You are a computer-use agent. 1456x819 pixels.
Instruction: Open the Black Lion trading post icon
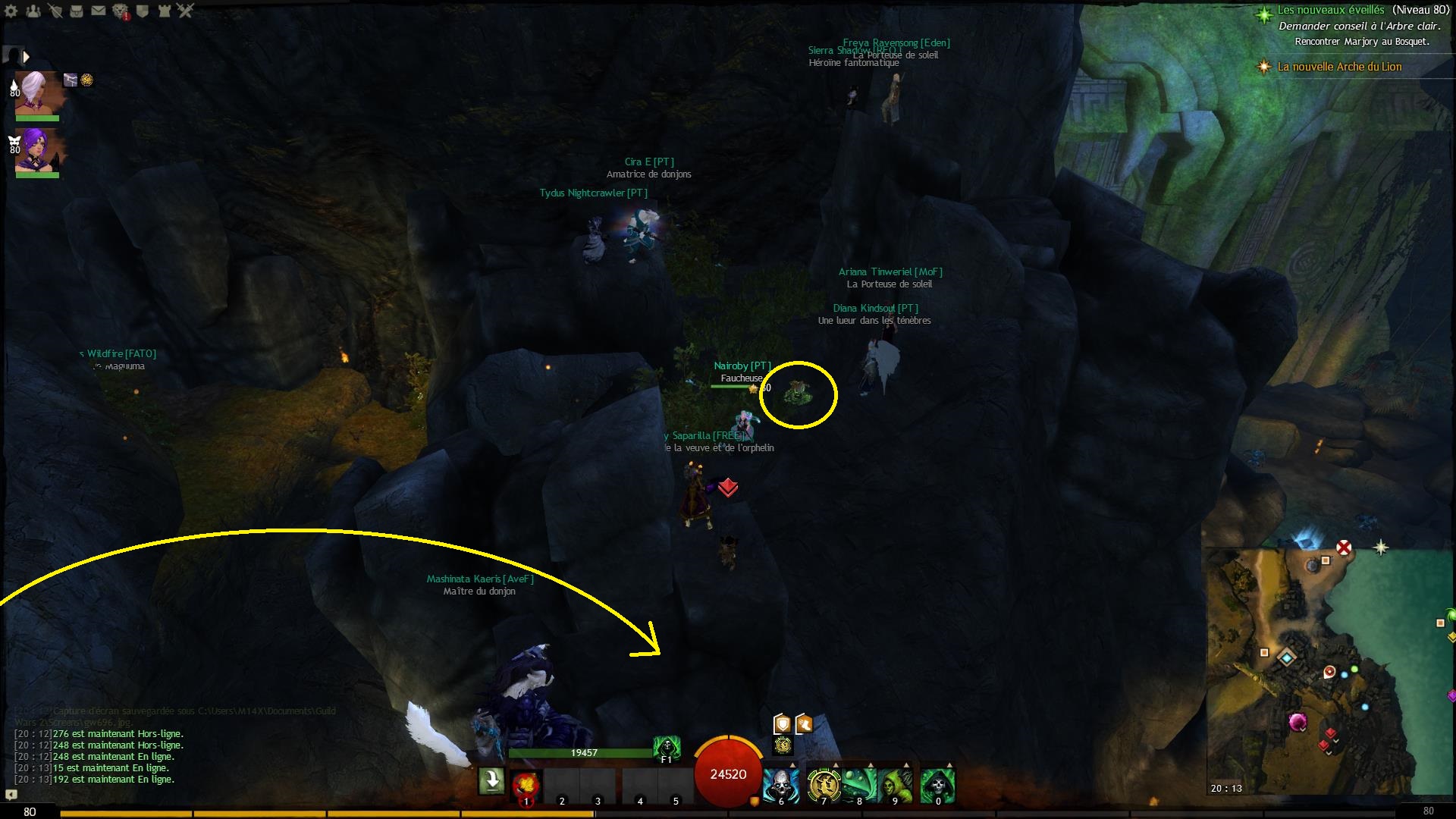121,11
